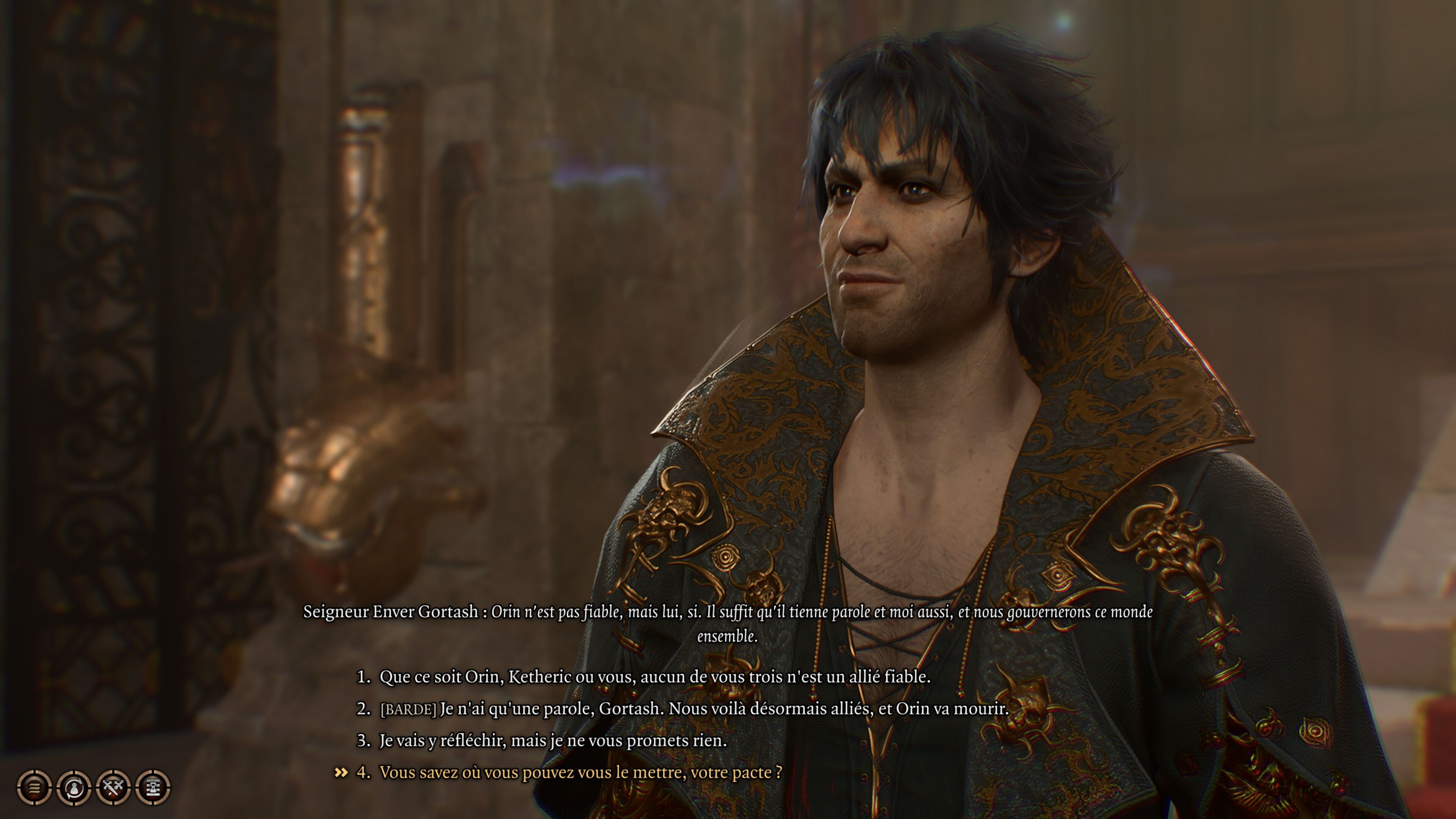Screen dimensions: 1456x819
Task: Select the [BARDE] reply promising an alliance
Action: 693,708
